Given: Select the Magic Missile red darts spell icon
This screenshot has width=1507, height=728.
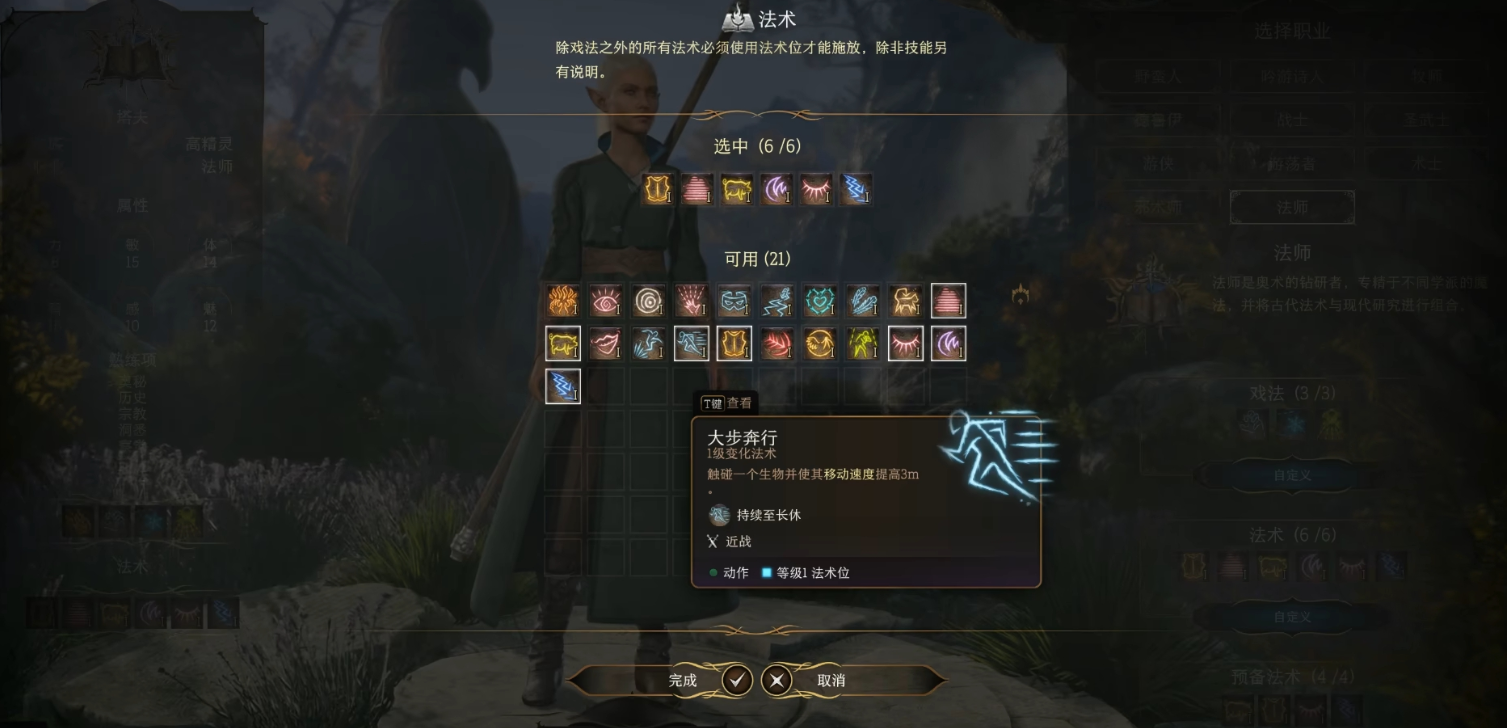Looking at the screenshot, I should coord(777,343).
